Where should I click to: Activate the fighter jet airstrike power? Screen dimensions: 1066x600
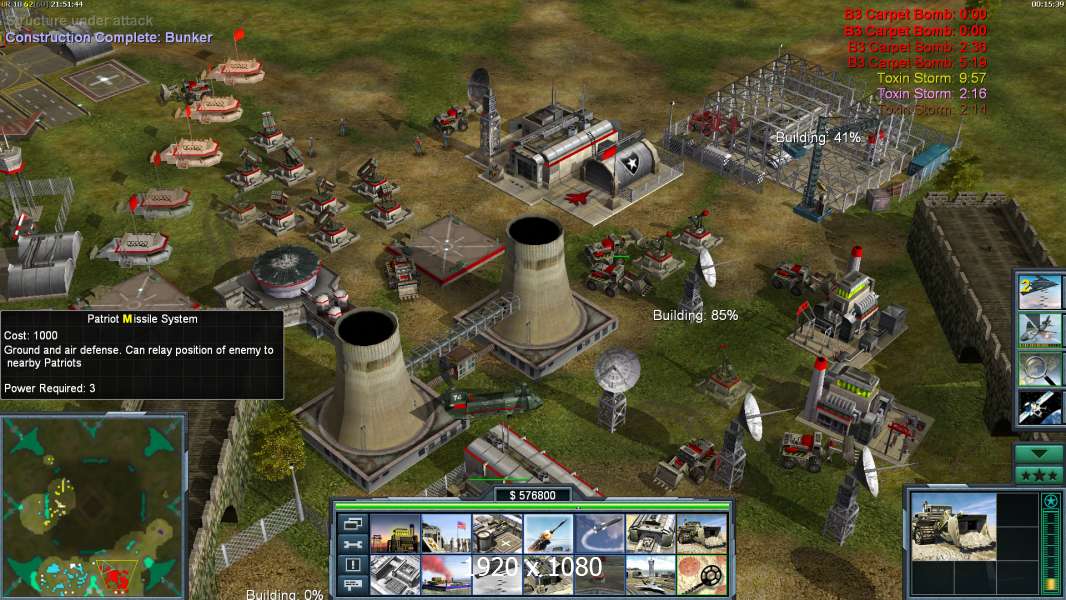1040,329
